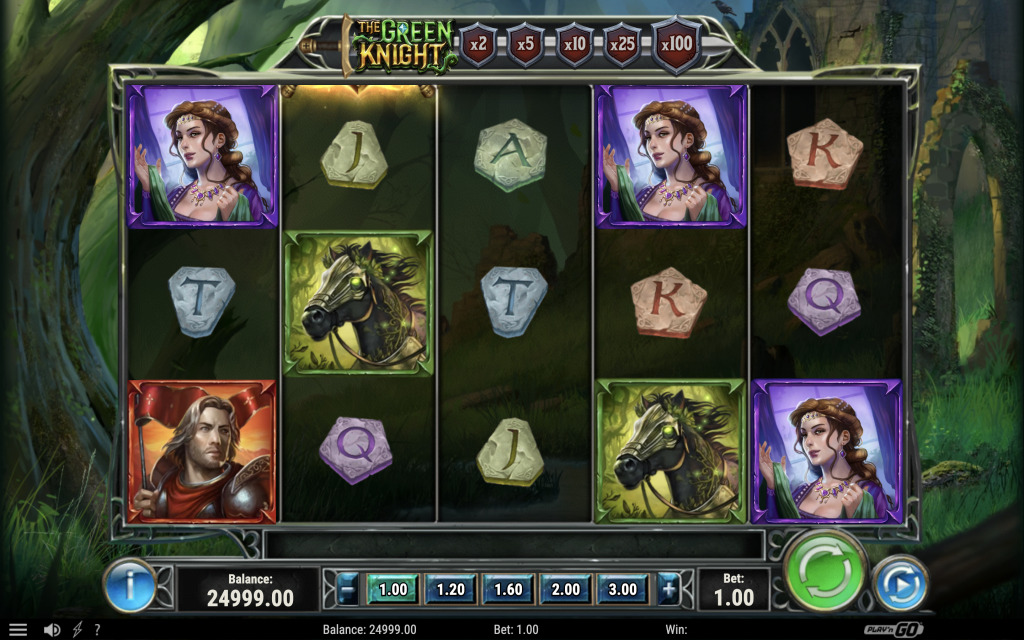Screen dimensions: 1024x640
Task: Pick the 2.00 bet option
Action: pyautogui.click(x=565, y=589)
